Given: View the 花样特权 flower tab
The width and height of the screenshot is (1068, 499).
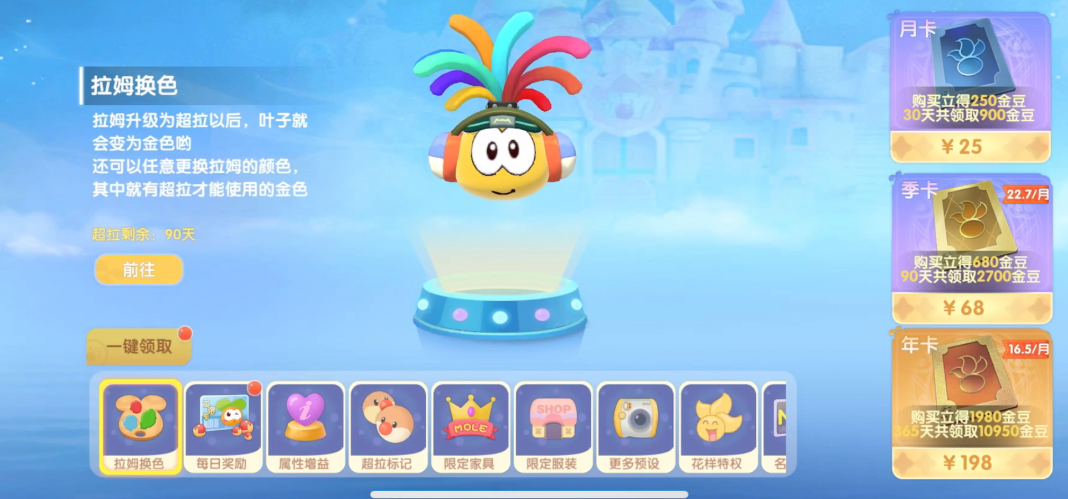Looking at the screenshot, I should (718, 425).
